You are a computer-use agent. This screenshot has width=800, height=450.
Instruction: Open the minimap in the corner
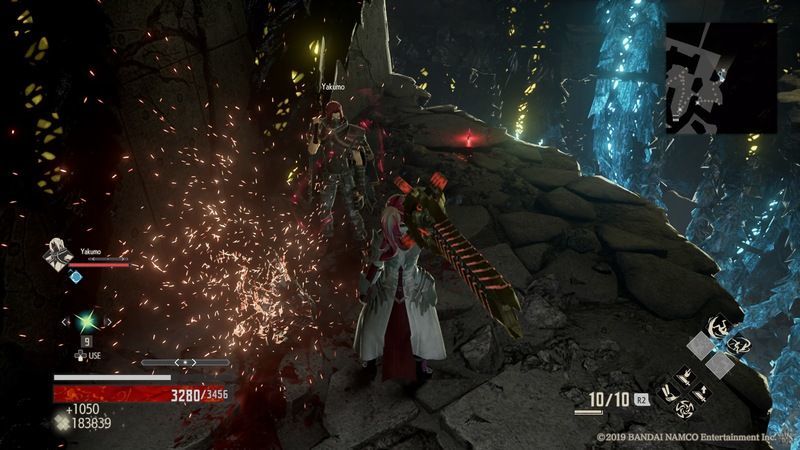[x=721, y=78]
